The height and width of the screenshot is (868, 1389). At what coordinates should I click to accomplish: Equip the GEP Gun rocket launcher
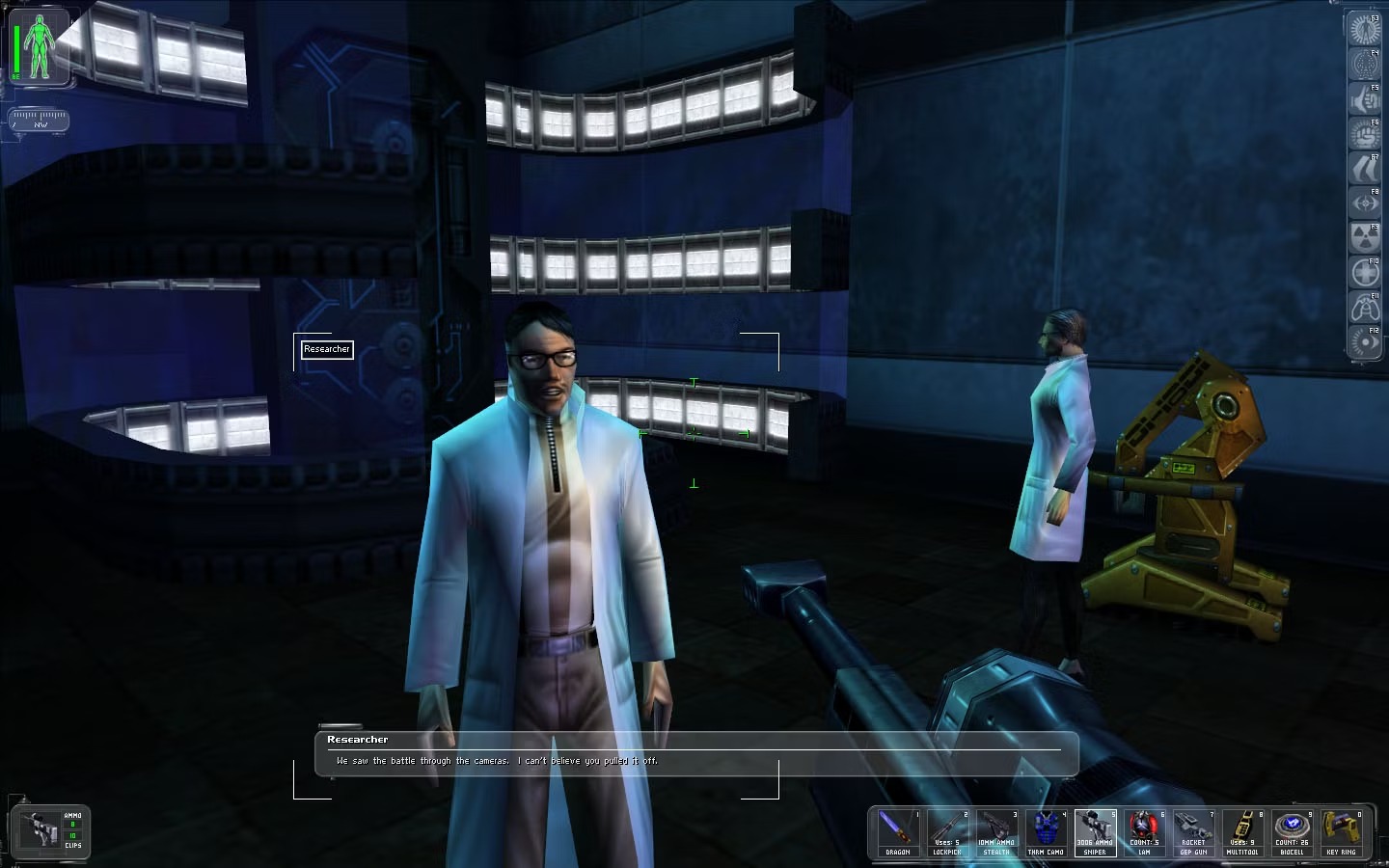[1193, 832]
